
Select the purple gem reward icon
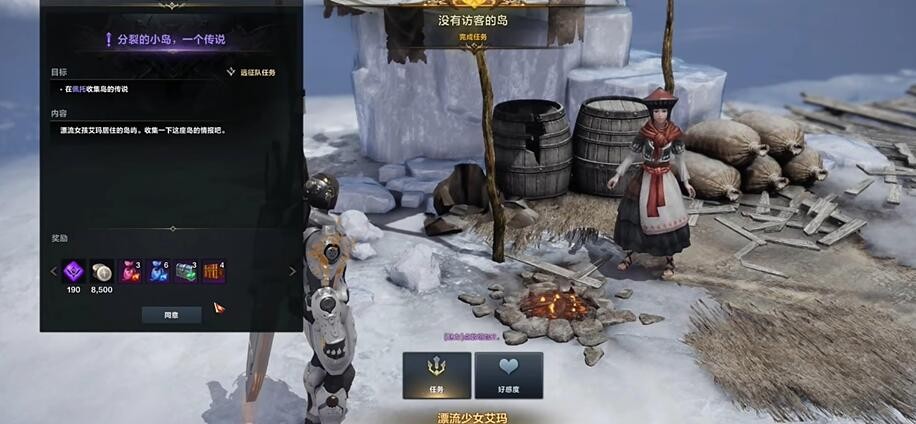pyautogui.click(x=74, y=271)
